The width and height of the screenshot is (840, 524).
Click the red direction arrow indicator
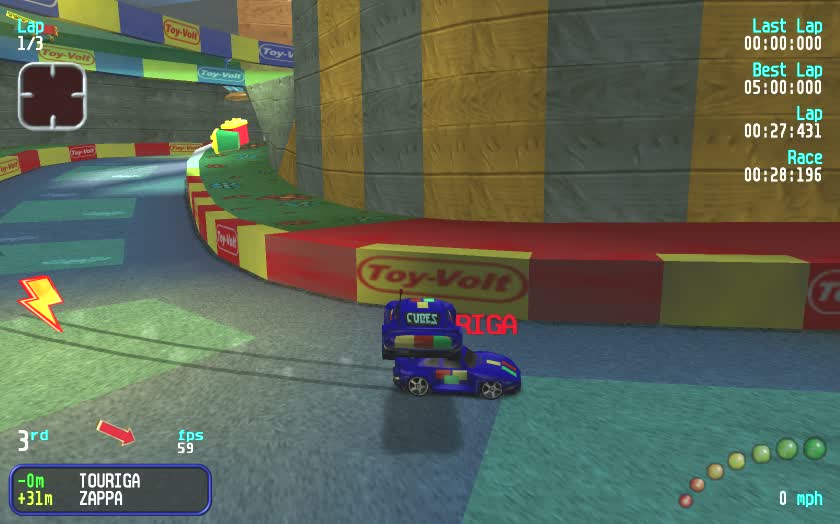(115, 432)
